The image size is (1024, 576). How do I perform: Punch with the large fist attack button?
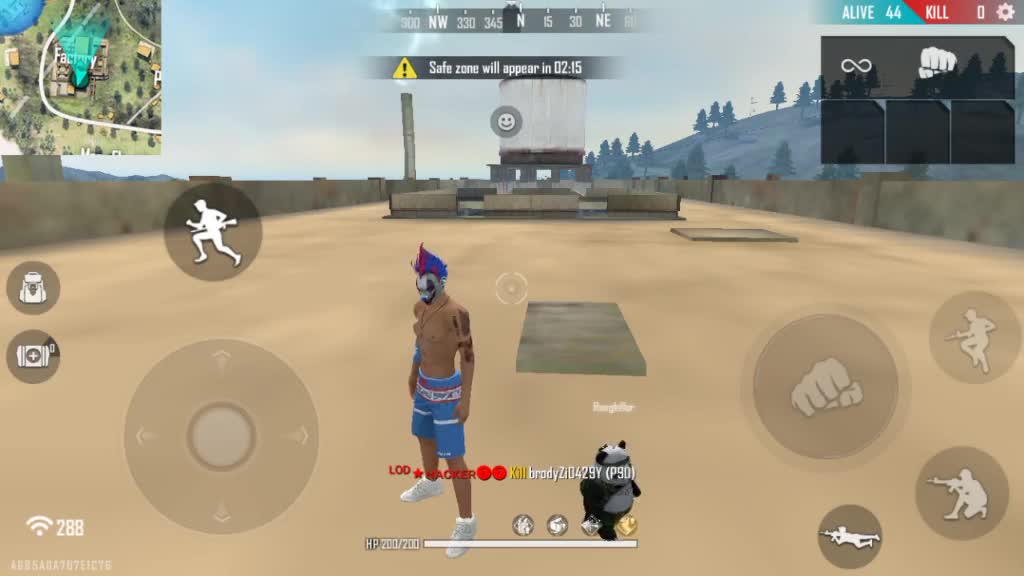(826, 387)
